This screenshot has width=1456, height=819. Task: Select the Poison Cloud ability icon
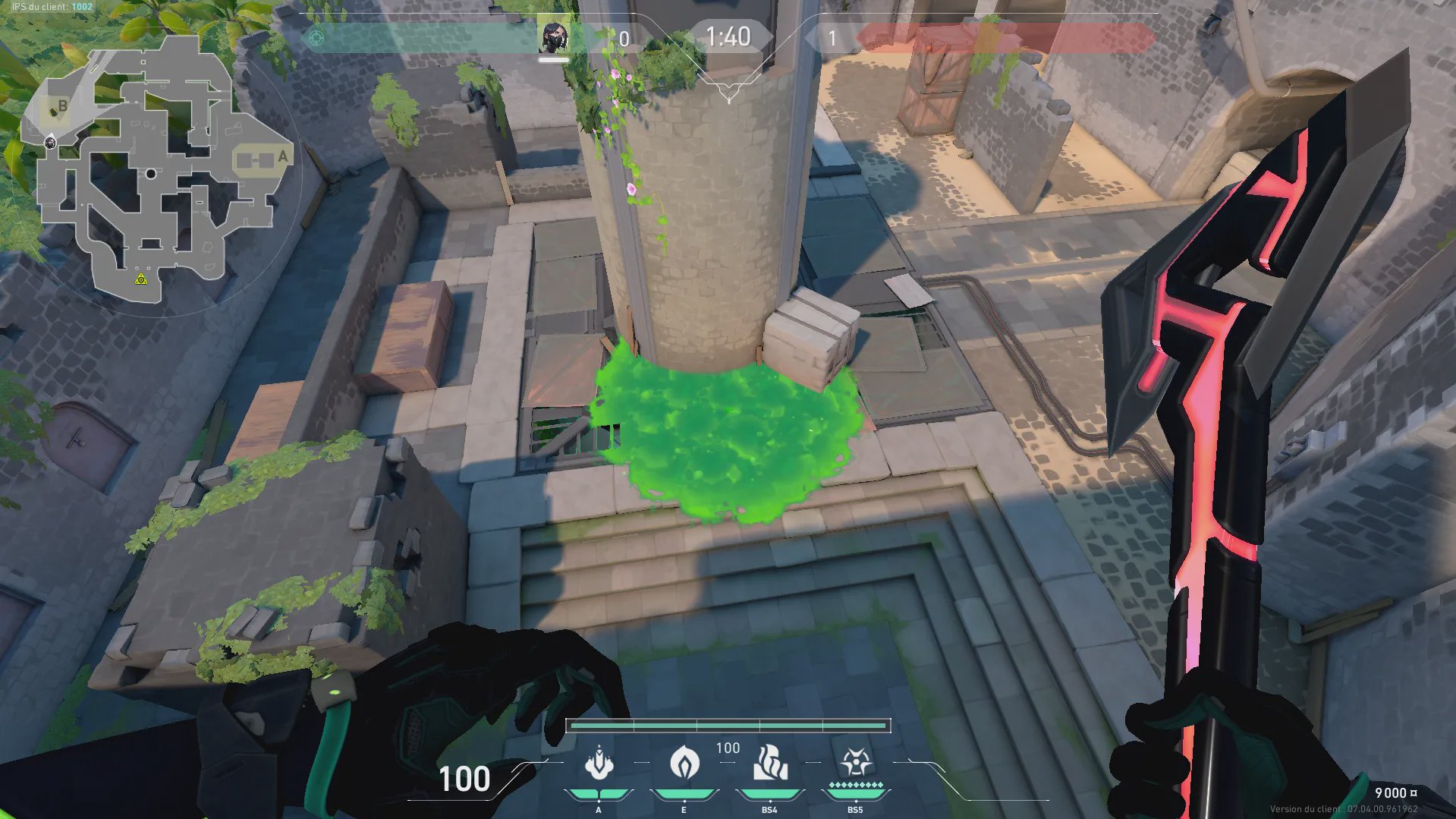click(x=684, y=763)
